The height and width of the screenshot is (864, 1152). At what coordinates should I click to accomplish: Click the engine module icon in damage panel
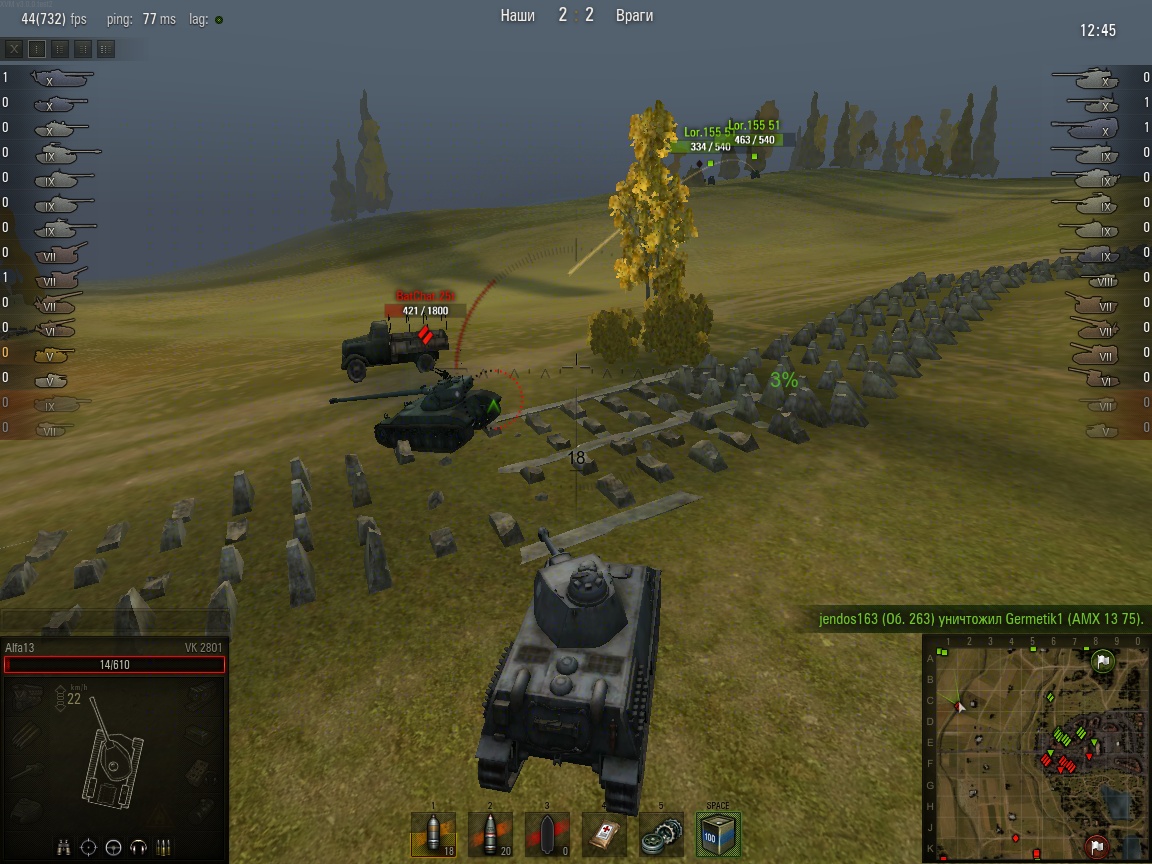point(28,698)
